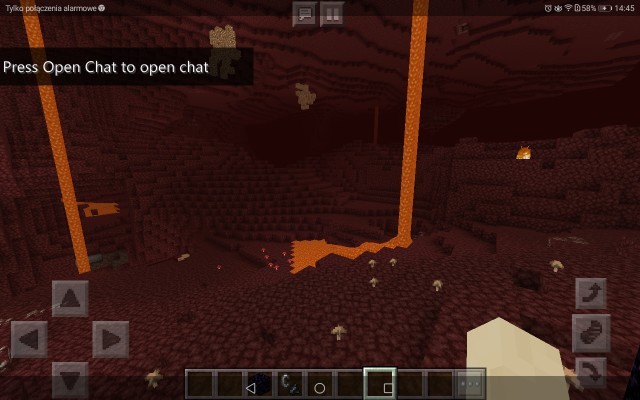
Task: Pause the game with the pause button
Action: (331, 13)
